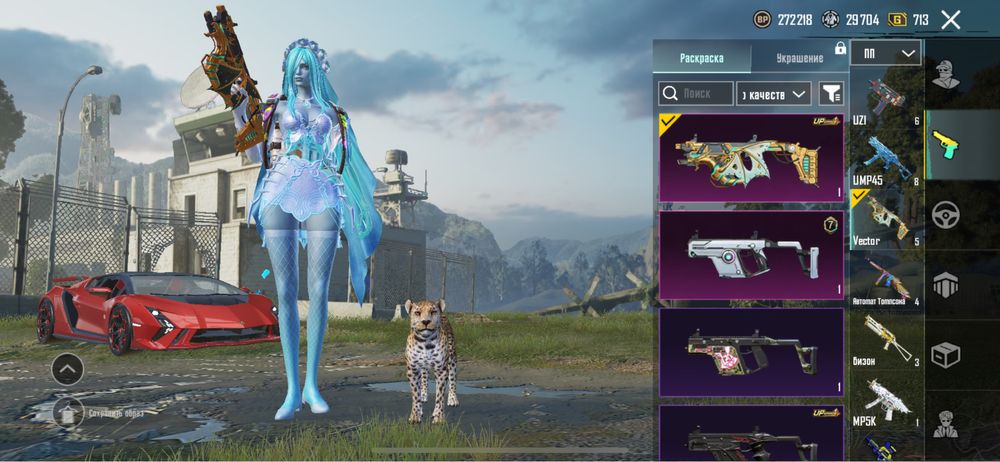
Task: Open the crate box category
Action: coord(946,354)
